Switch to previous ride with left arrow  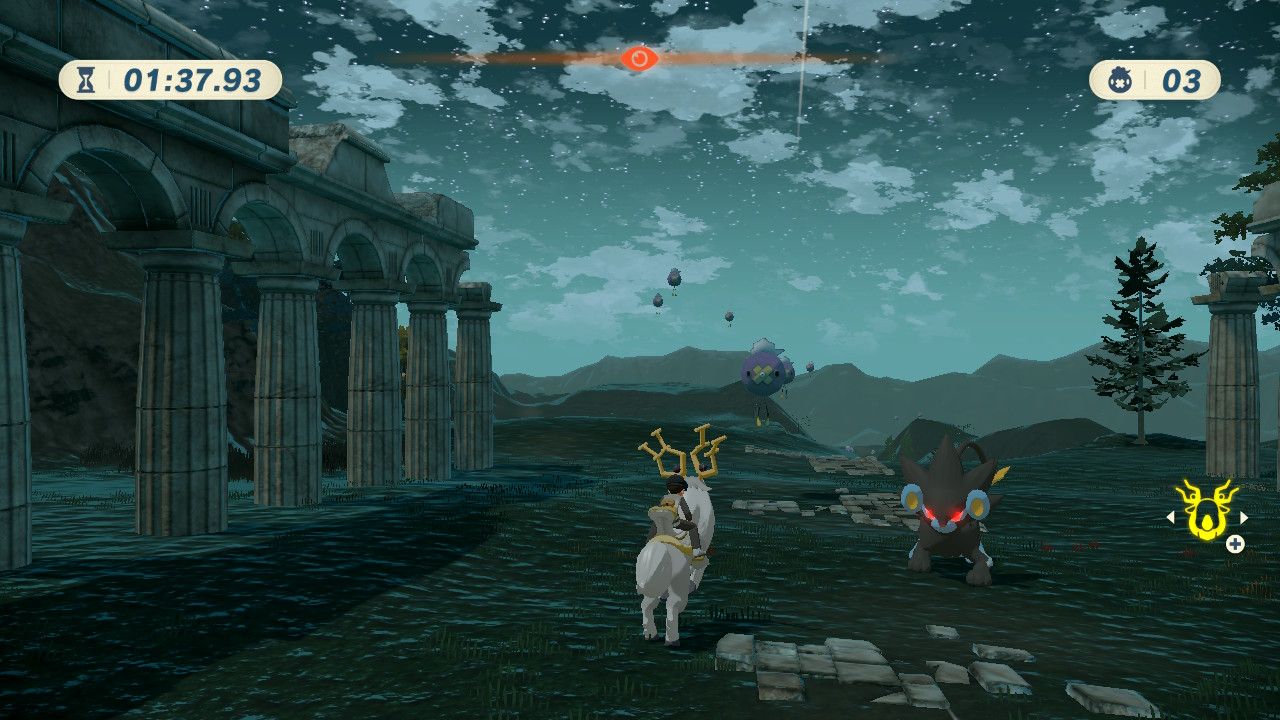(x=1170, y=518)
